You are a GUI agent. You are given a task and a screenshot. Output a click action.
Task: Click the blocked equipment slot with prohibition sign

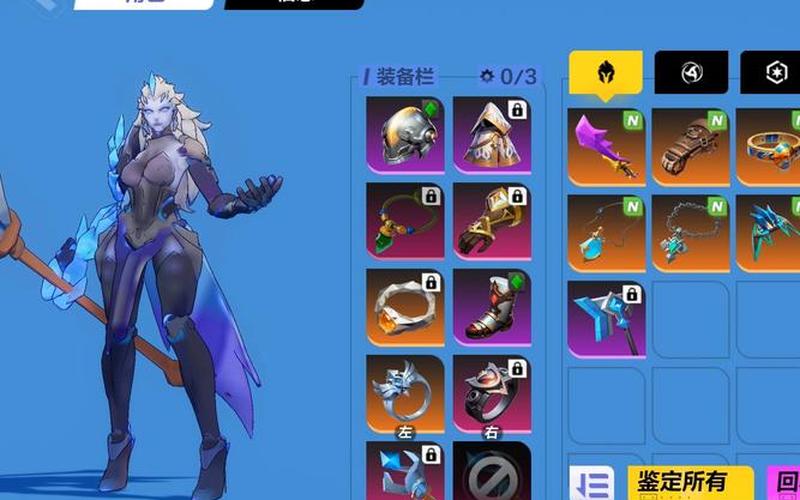click(x=491, y=472)
